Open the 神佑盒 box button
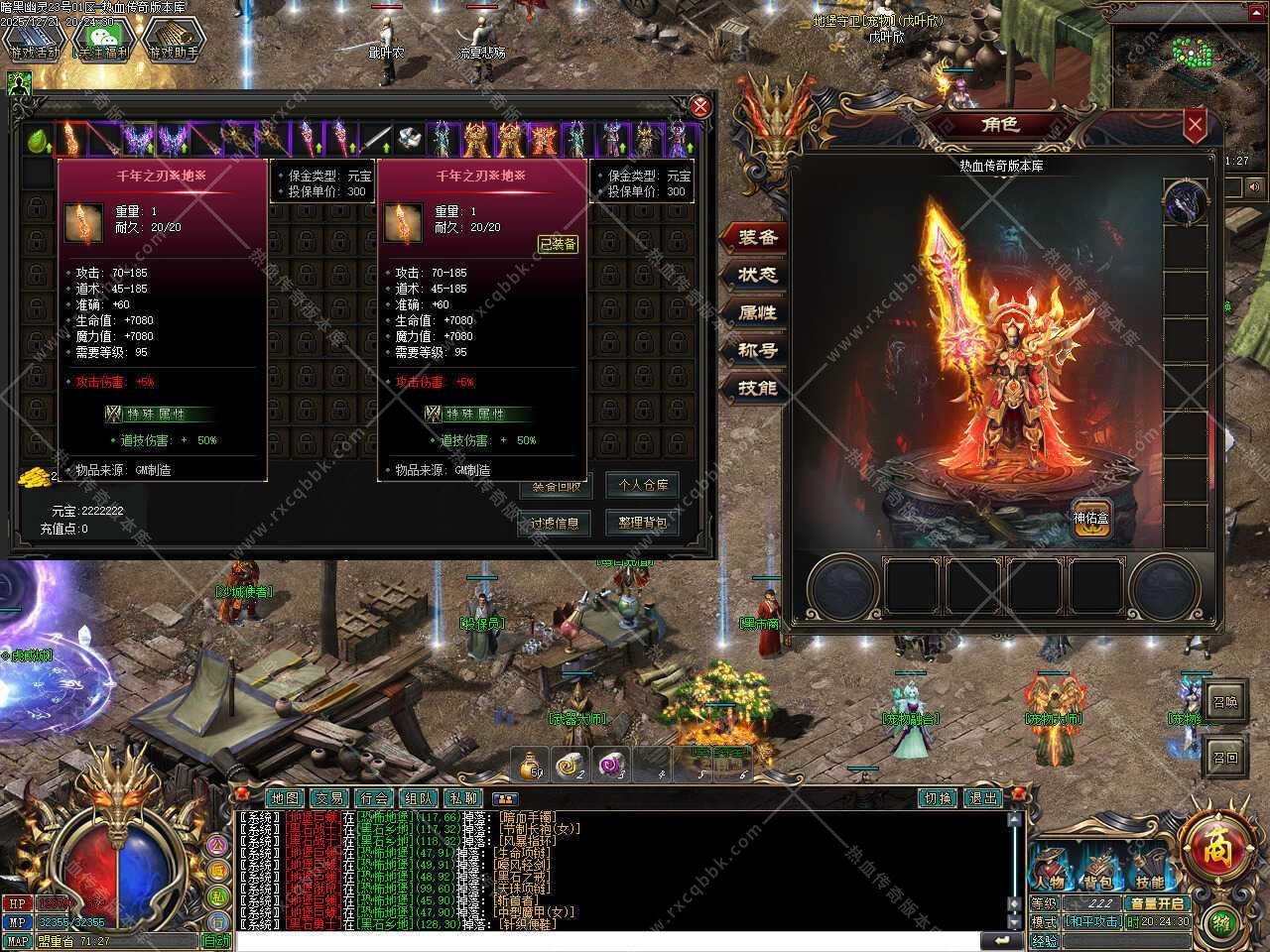The height and width of the screenshot is (952, 1270). click(x=1091, y=517)
